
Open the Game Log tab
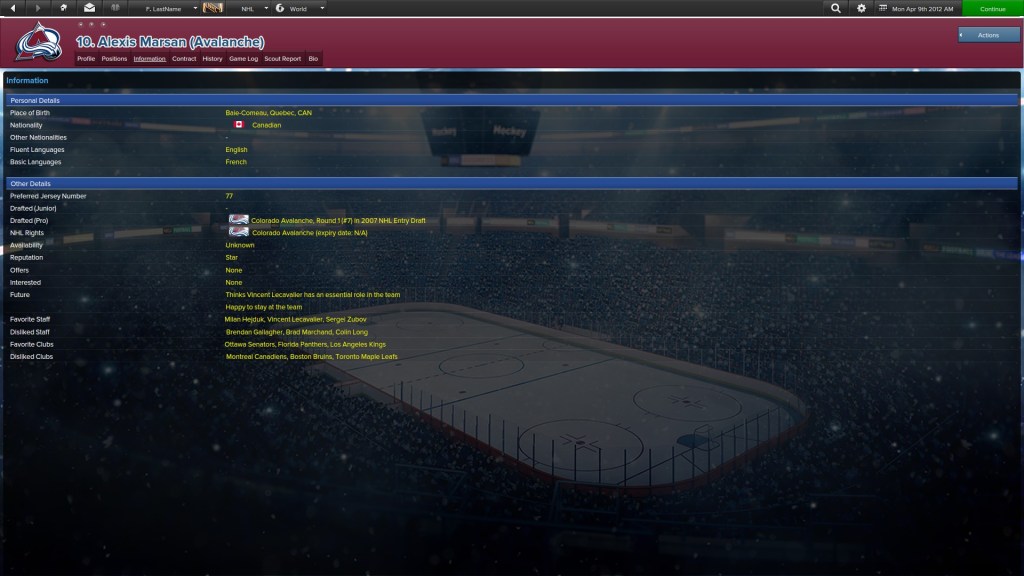click(243, 59)
